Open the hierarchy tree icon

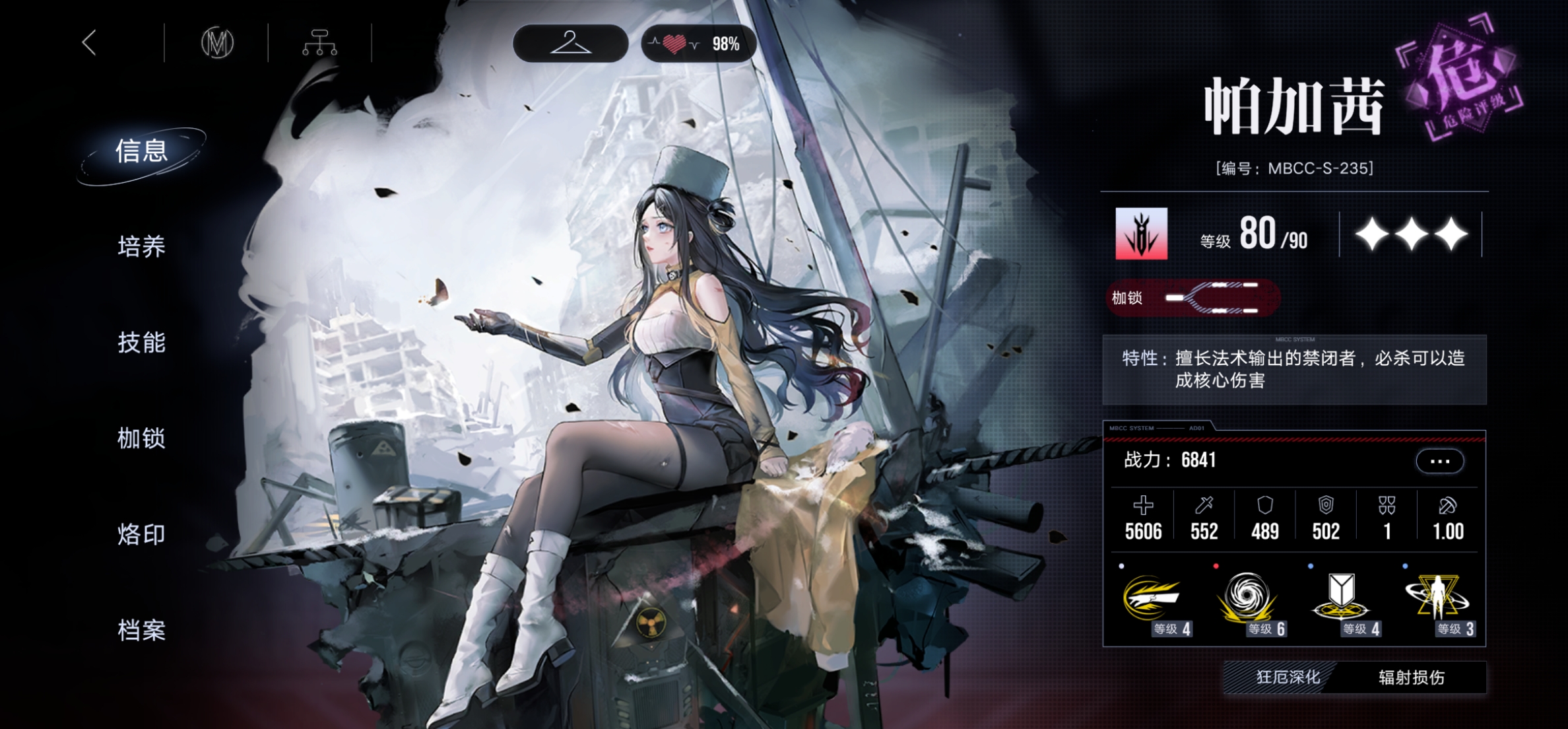pos(320,44)
